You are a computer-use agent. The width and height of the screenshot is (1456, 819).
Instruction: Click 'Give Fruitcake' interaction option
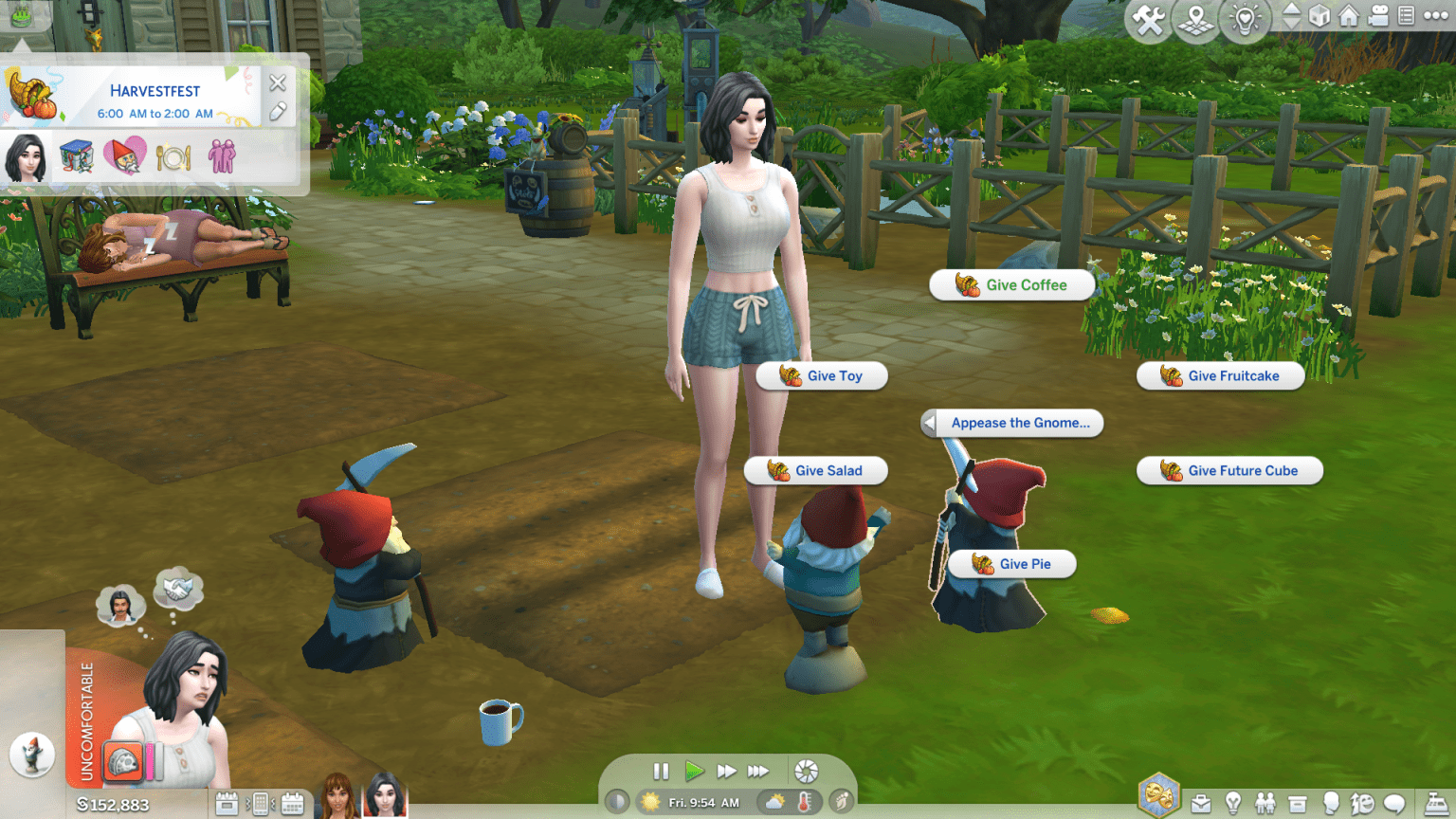click(x=1221, y=375)
